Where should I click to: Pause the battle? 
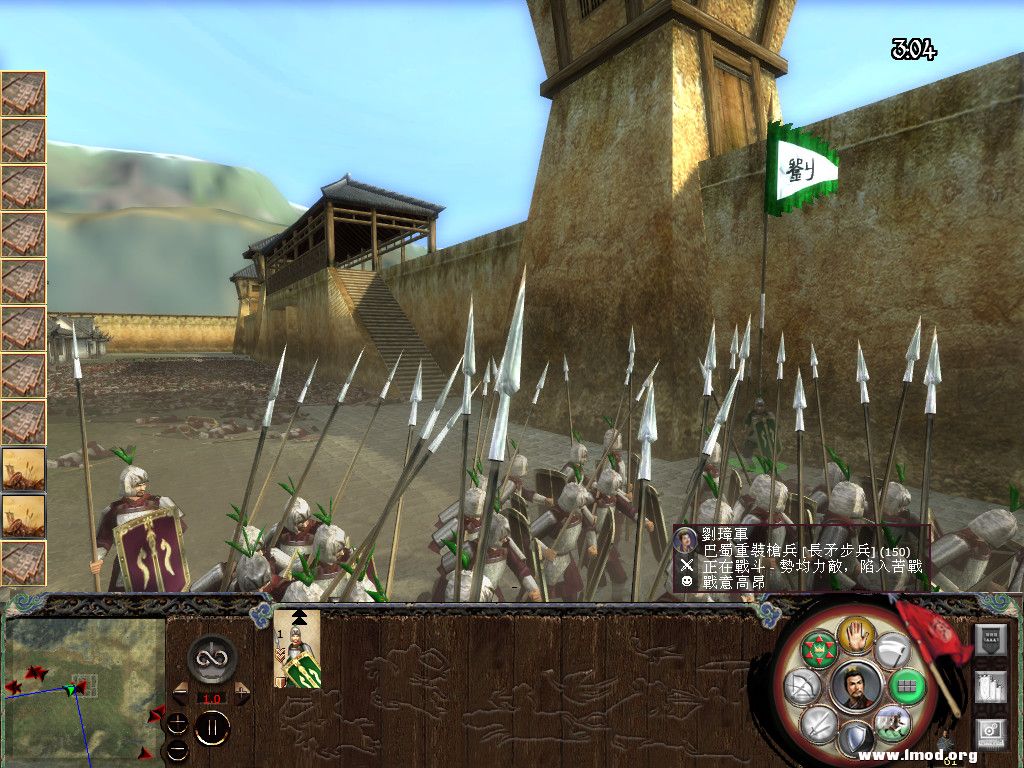point(212,727)
